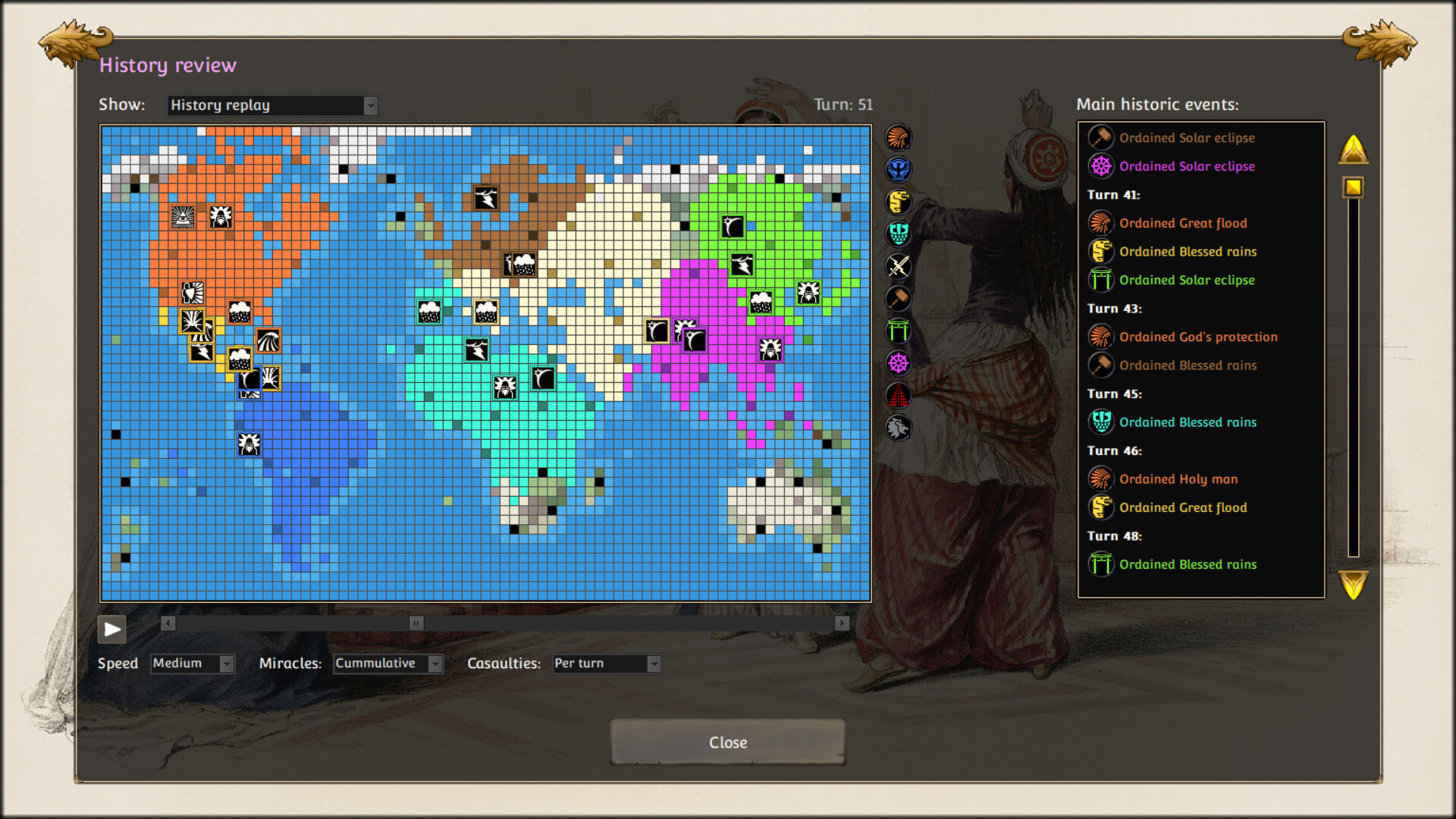
Task: Select the hammer tribe icon
Action: click(x=898, y=299)
